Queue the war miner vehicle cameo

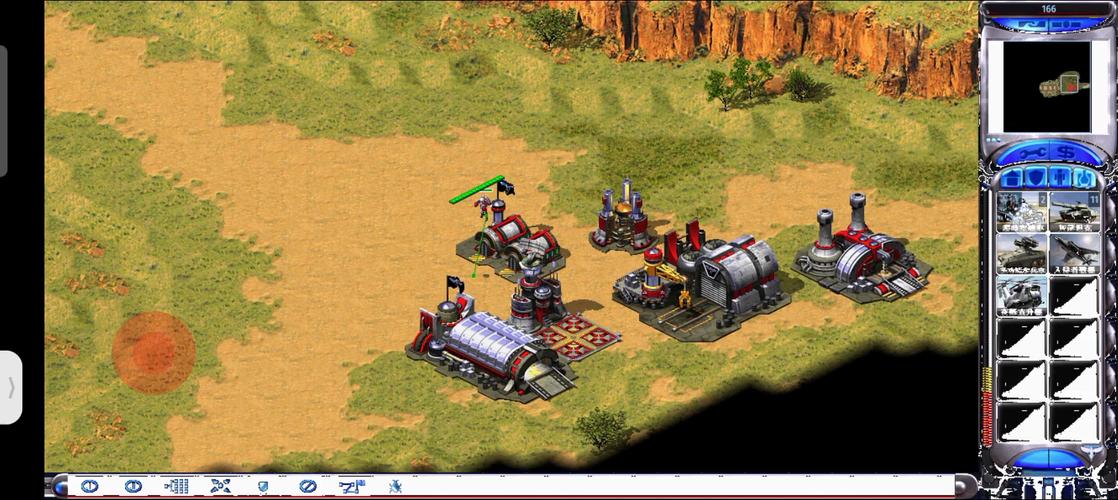(1021, 211)
